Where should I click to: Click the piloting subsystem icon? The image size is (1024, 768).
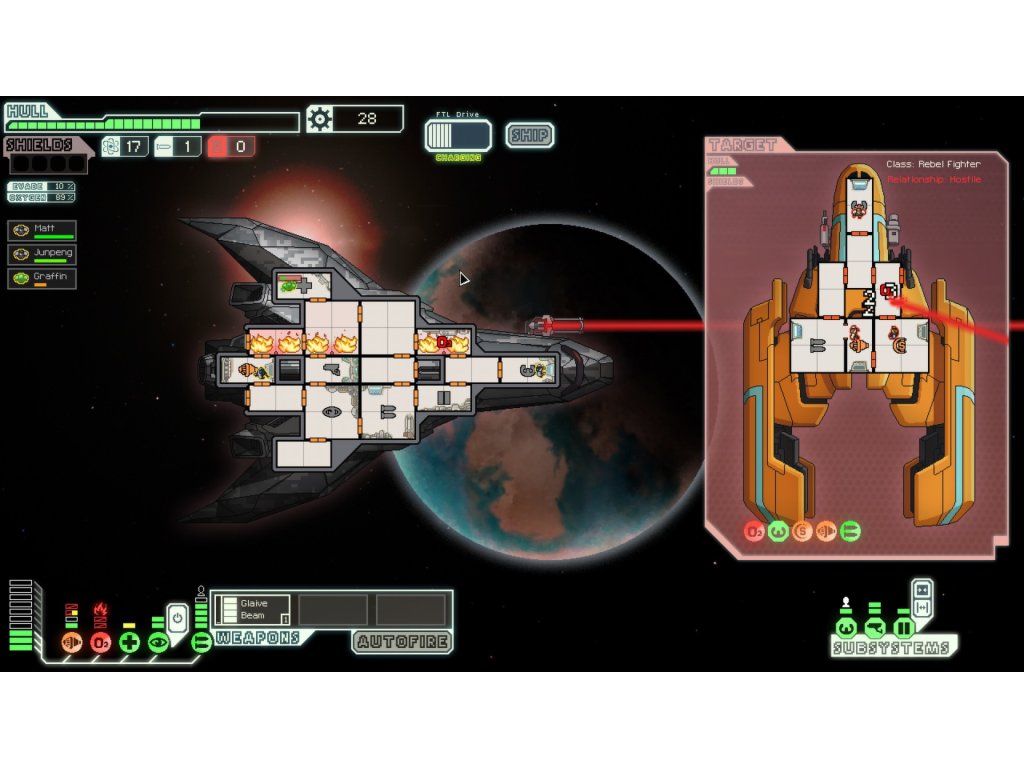point(846,628)
